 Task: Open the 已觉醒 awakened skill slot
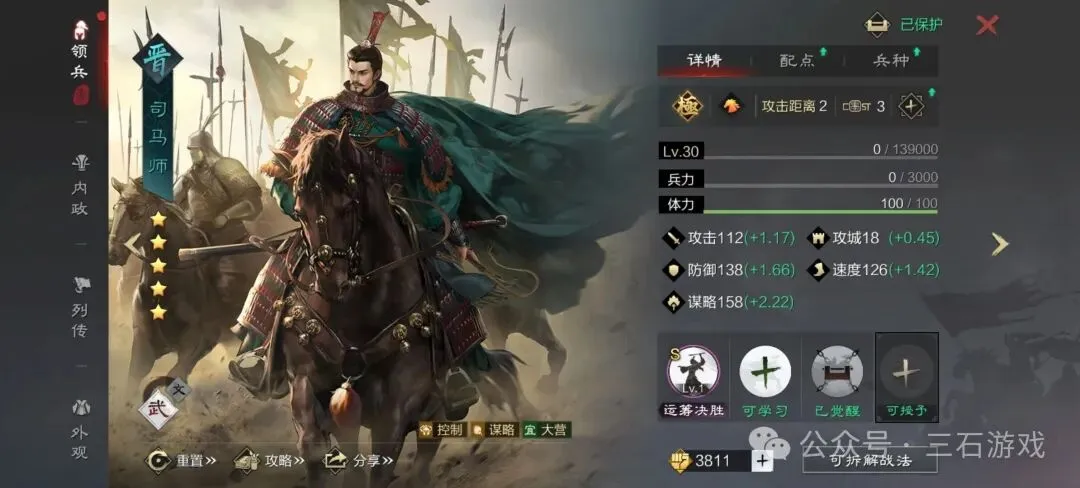click(x=837, y=372)
